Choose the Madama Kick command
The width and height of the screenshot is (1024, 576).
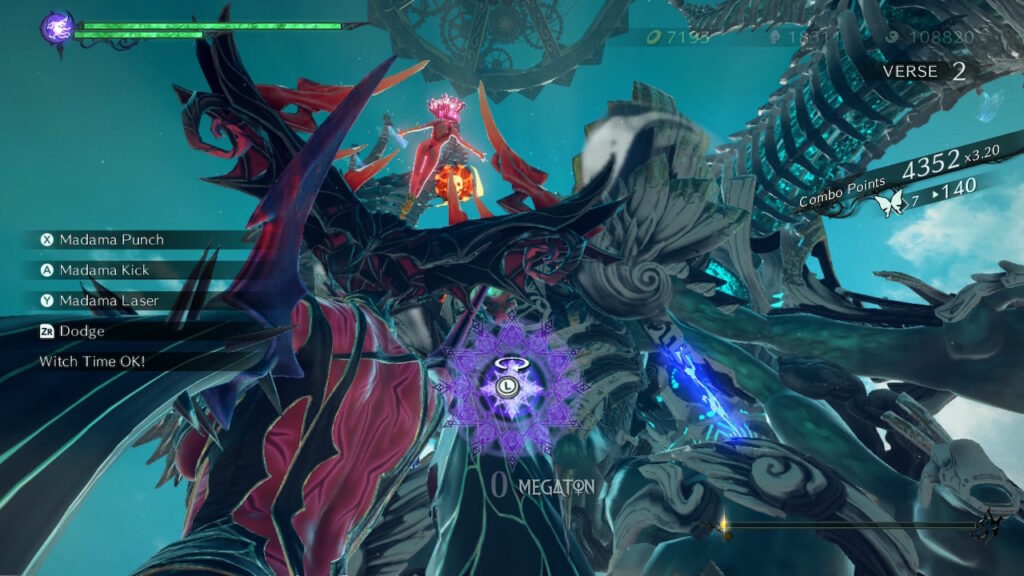(x=106, y=270)
